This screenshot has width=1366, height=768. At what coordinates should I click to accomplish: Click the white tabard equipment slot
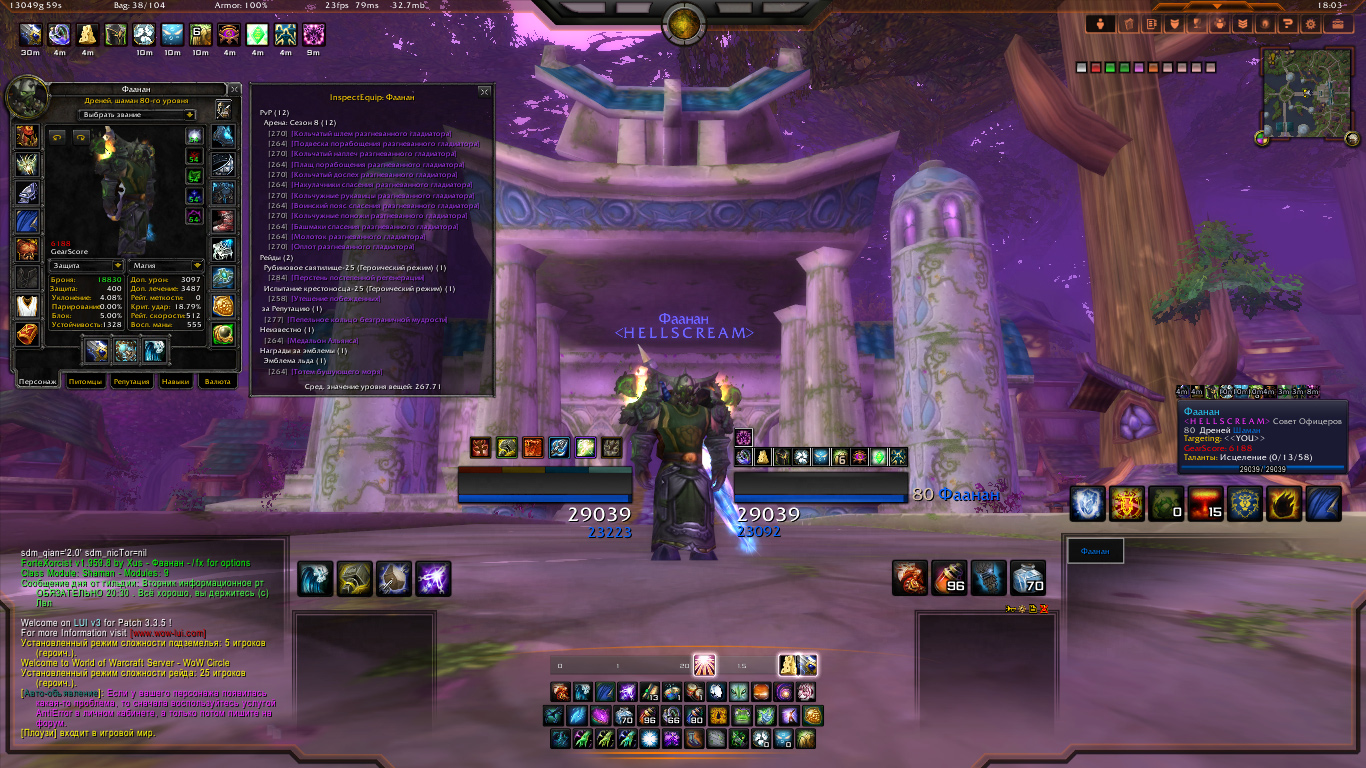point(27,306)
